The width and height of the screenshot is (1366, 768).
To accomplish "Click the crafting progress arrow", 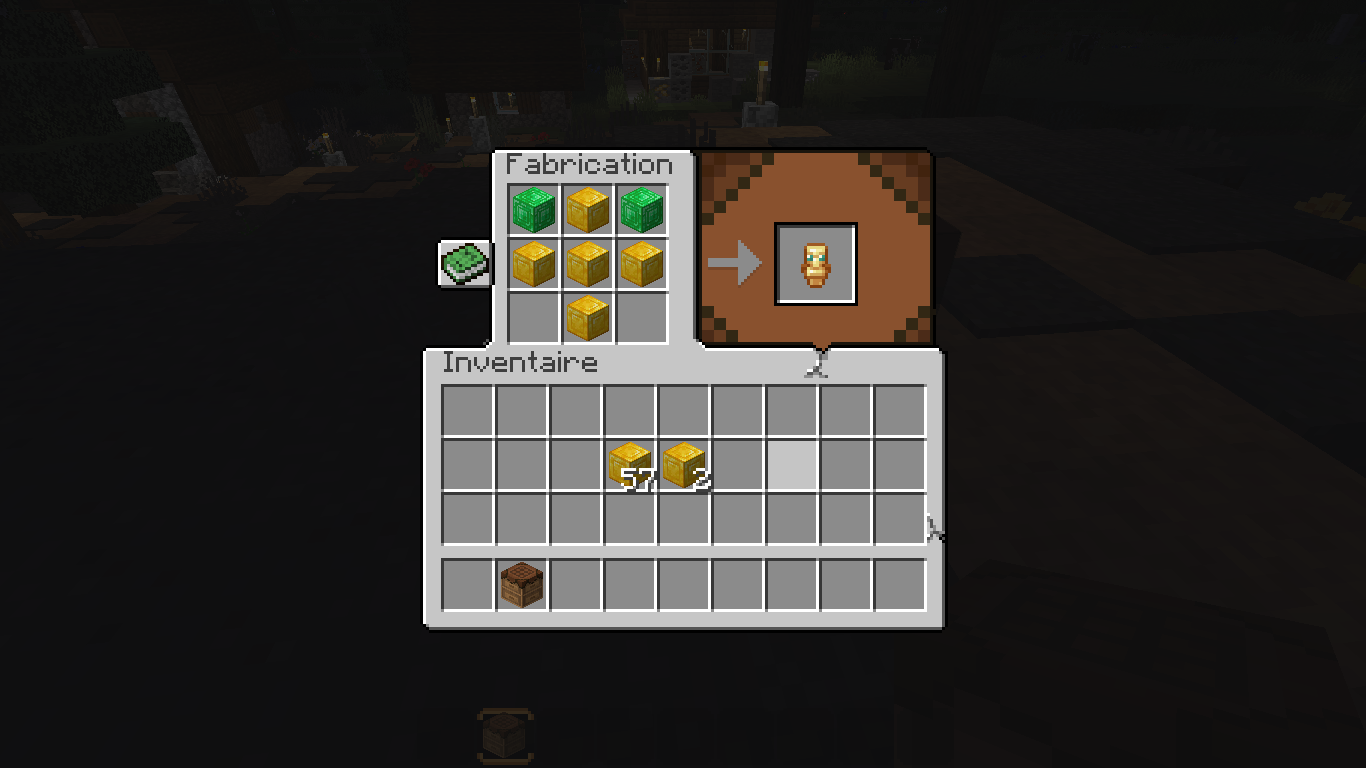I will click(x=736, y=262).
